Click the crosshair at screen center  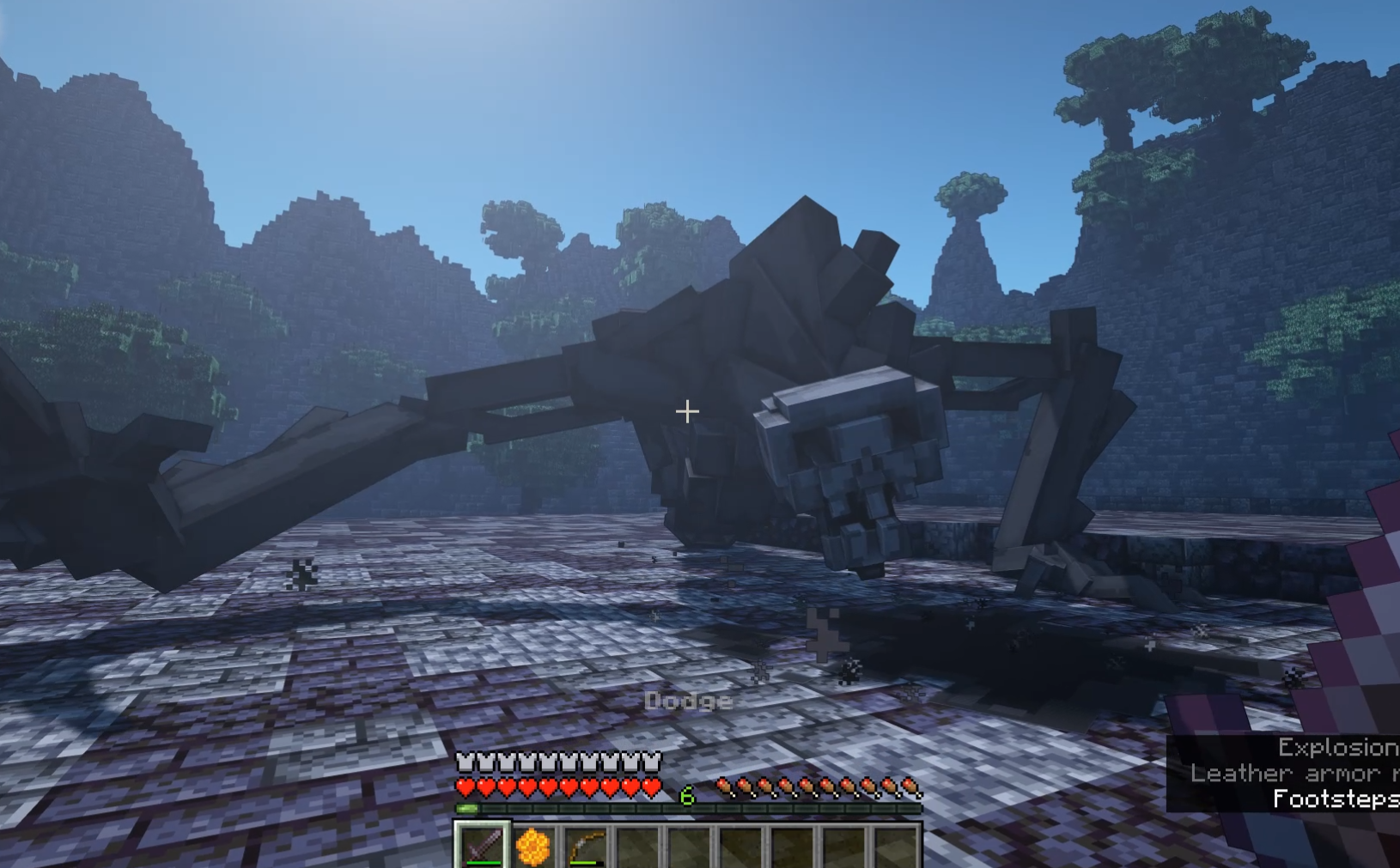(687, 412)
